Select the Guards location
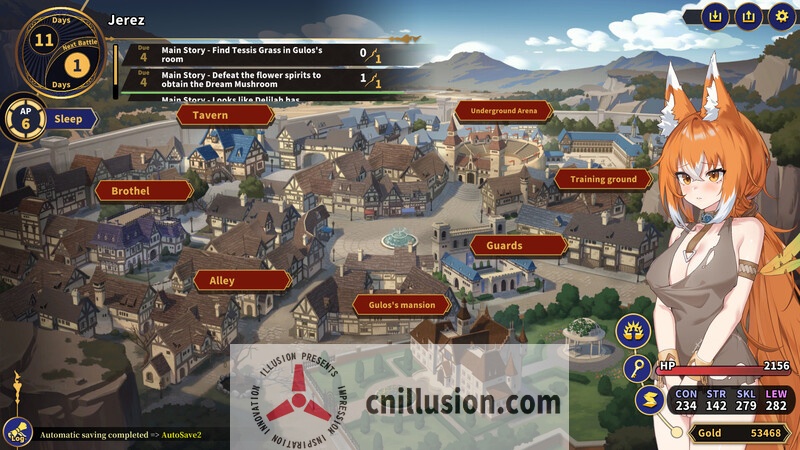This screenshot has width=800, height=450. pos(518,245)
